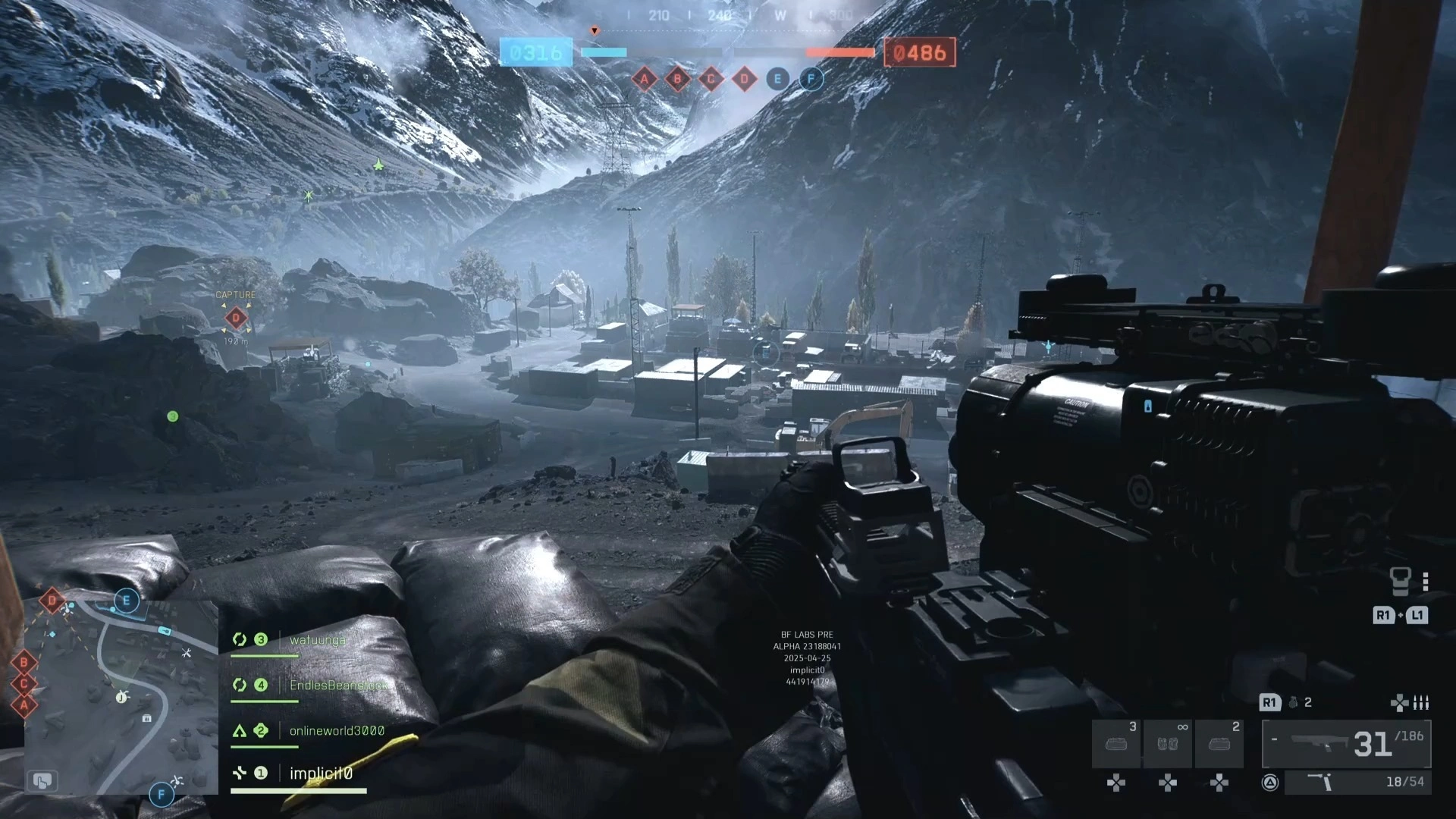Select the gadget slot showing count 2
Viewport: 1456px width, 819px height.
[x=1219, y=744]
